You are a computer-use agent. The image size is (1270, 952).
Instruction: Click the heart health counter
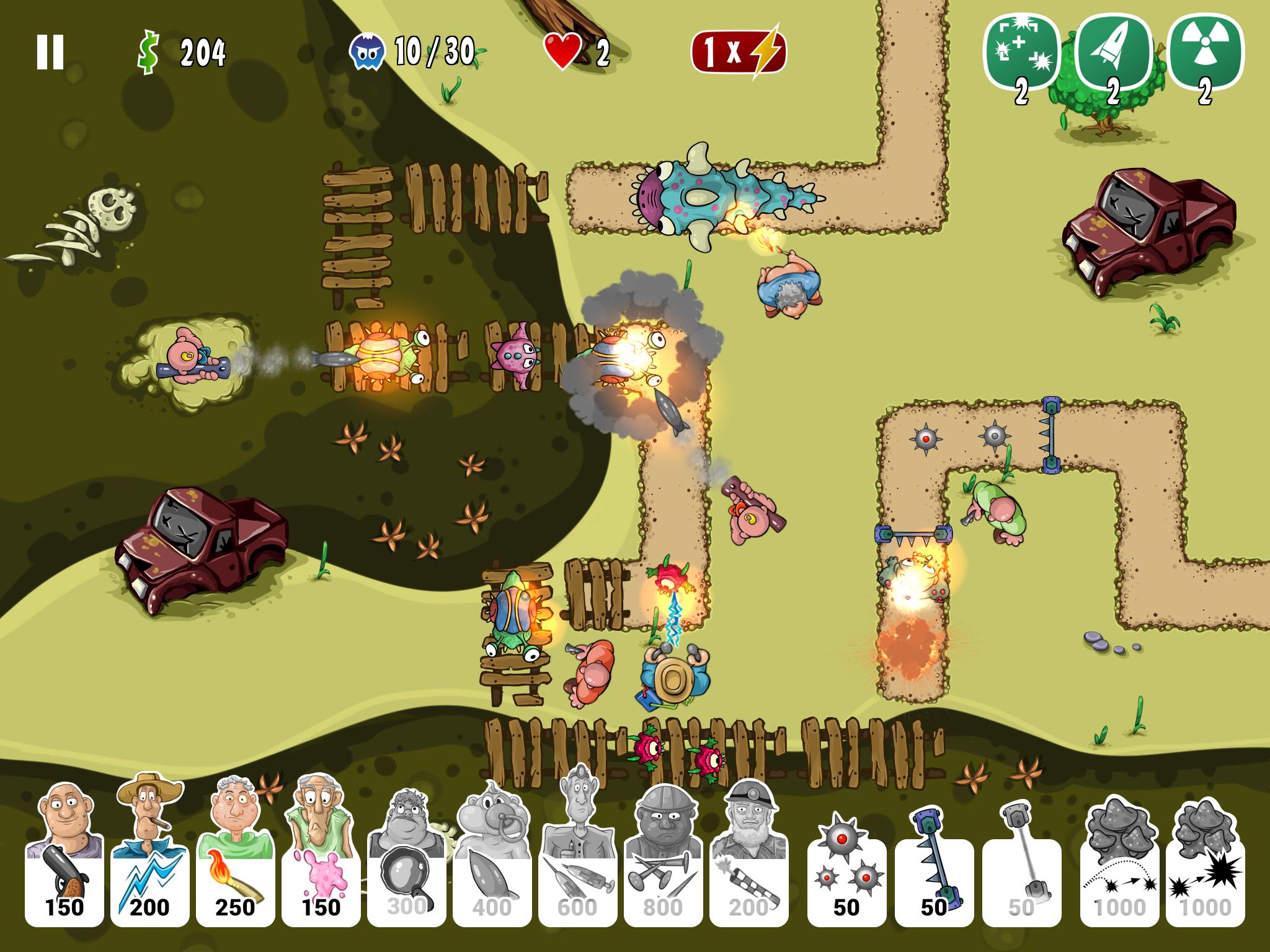click(x=562, y=50)
